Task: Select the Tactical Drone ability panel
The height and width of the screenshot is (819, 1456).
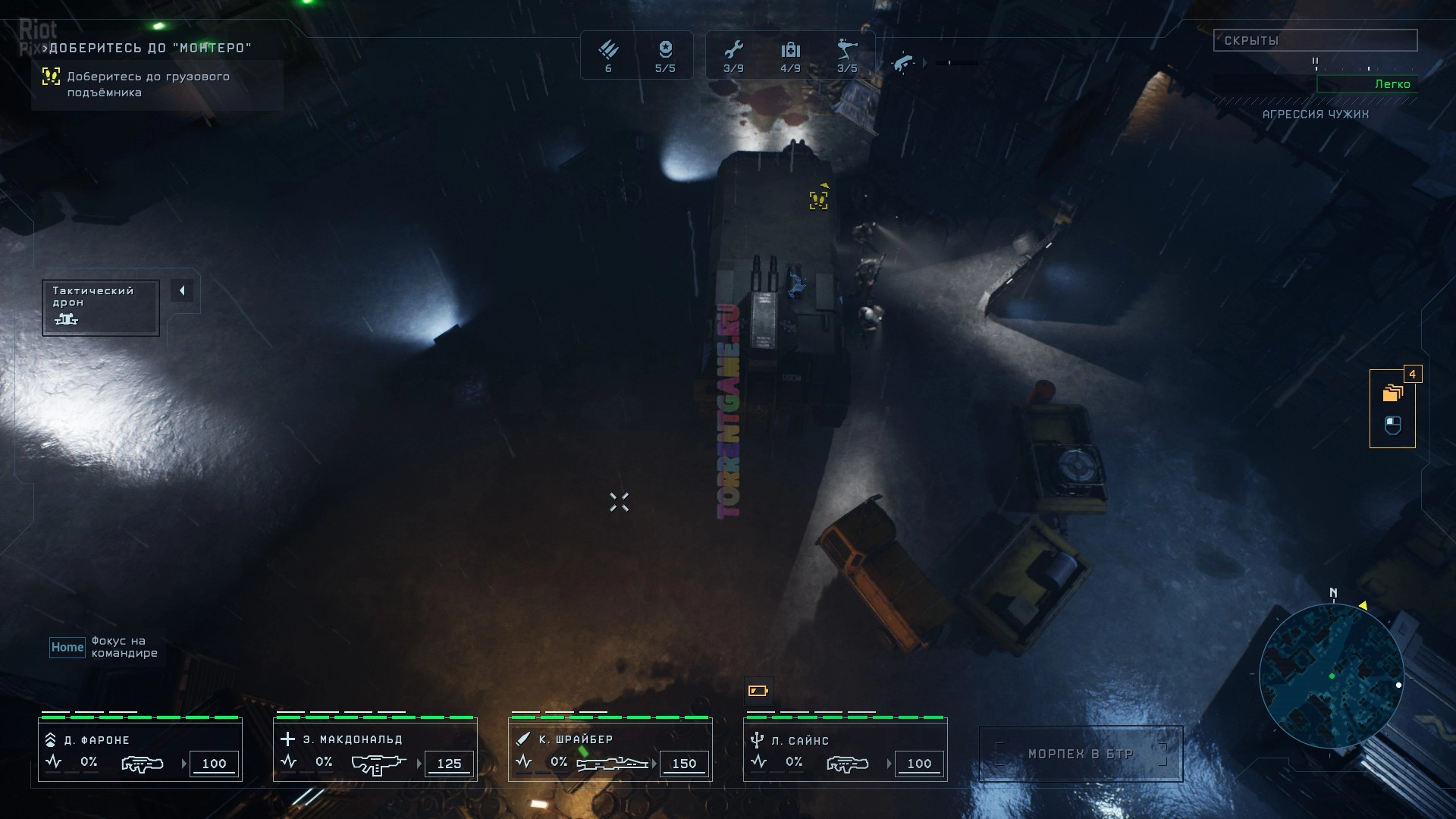Action: (x=100, y=307)
